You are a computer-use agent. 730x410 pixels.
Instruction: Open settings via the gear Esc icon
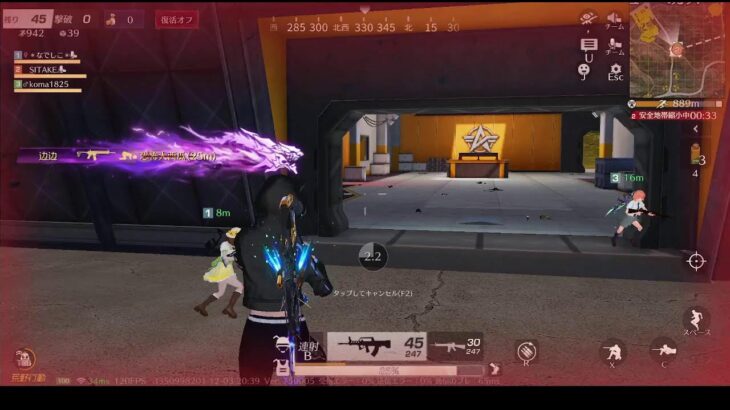click(x=615, y=70)
